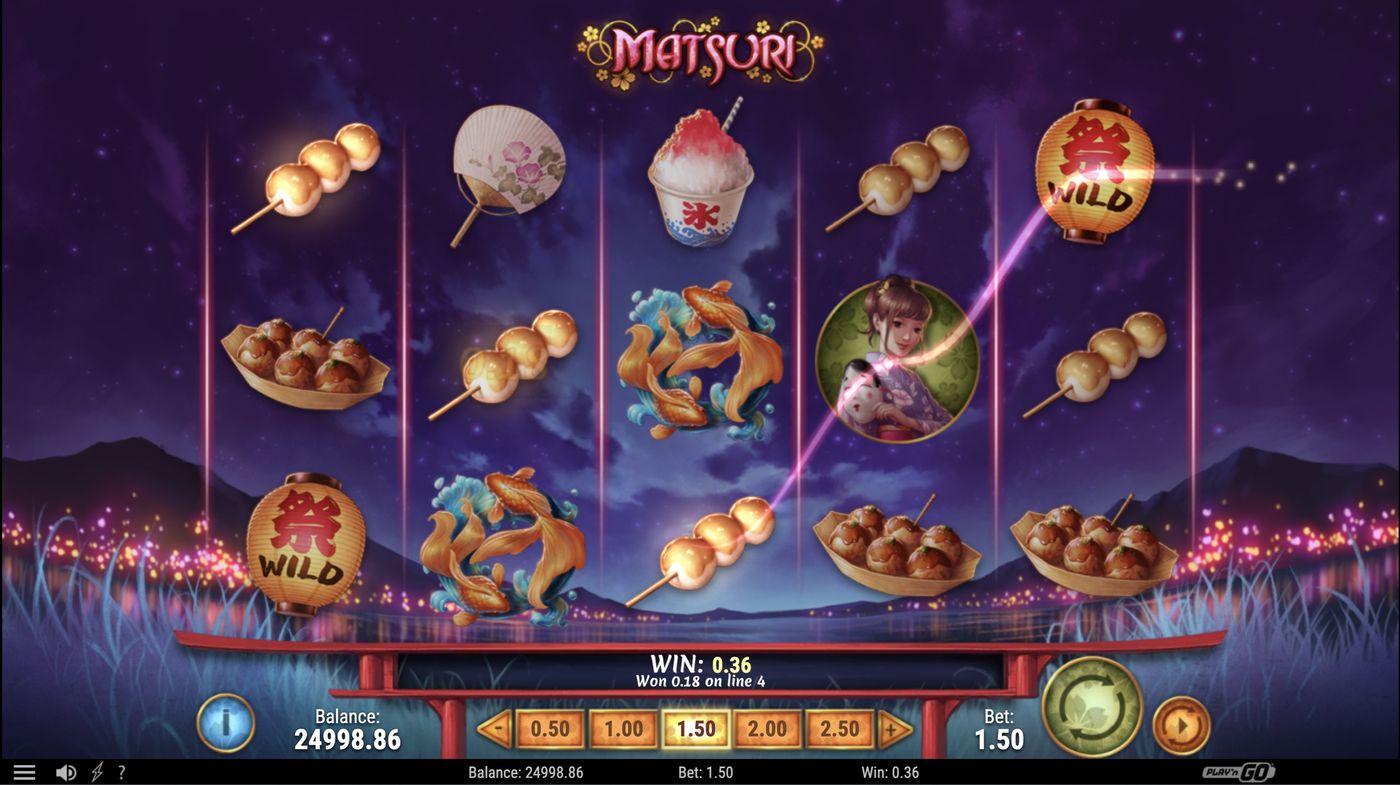Select the highlighted 1.50 bet chip
The image size is (1400, 785).
[x=696, y=729]
